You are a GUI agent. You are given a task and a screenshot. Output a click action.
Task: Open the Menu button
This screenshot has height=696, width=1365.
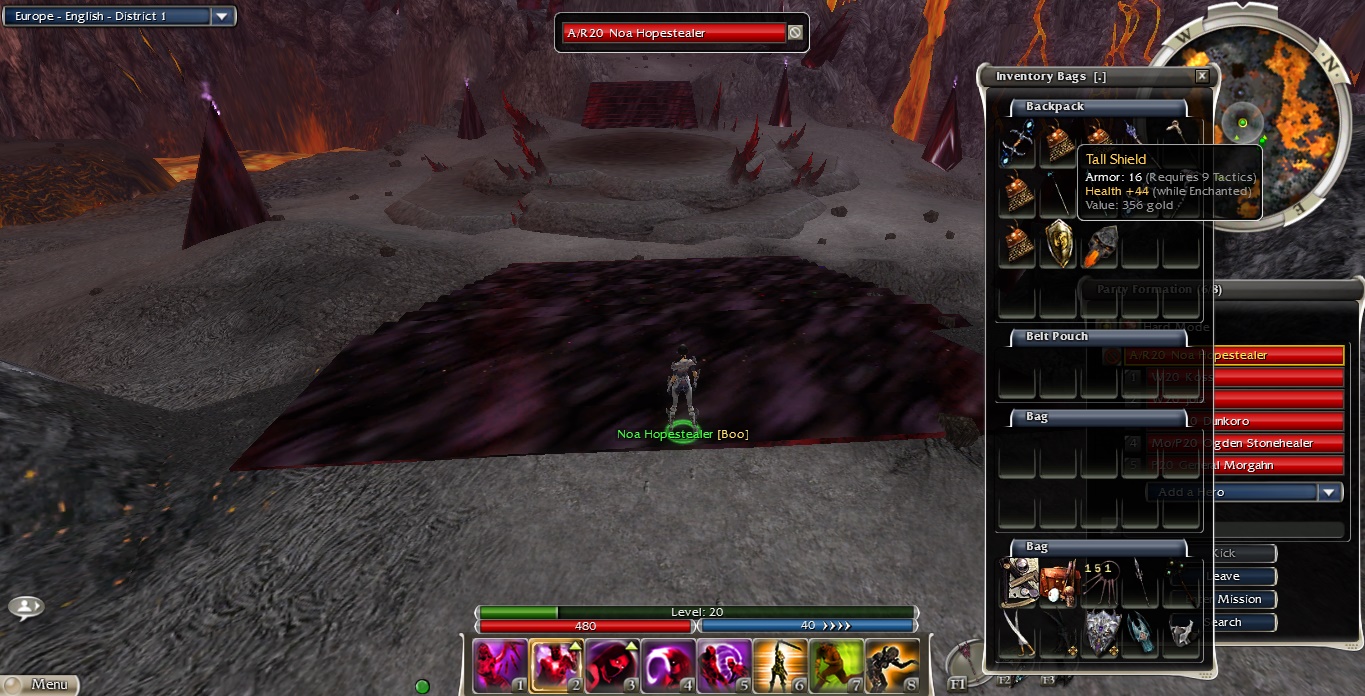coord(39,684)
